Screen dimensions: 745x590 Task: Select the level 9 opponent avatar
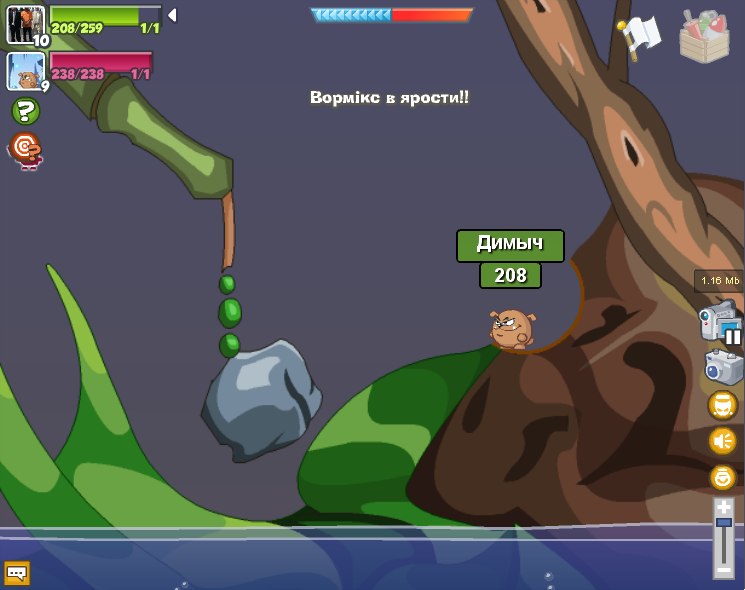(x=25, y=71)
